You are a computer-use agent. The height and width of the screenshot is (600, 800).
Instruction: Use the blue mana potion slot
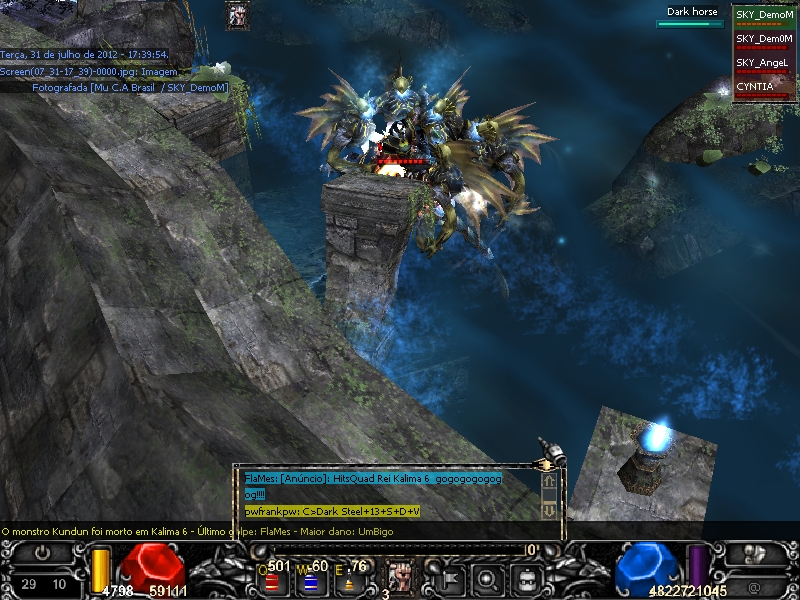click(310, 580)
